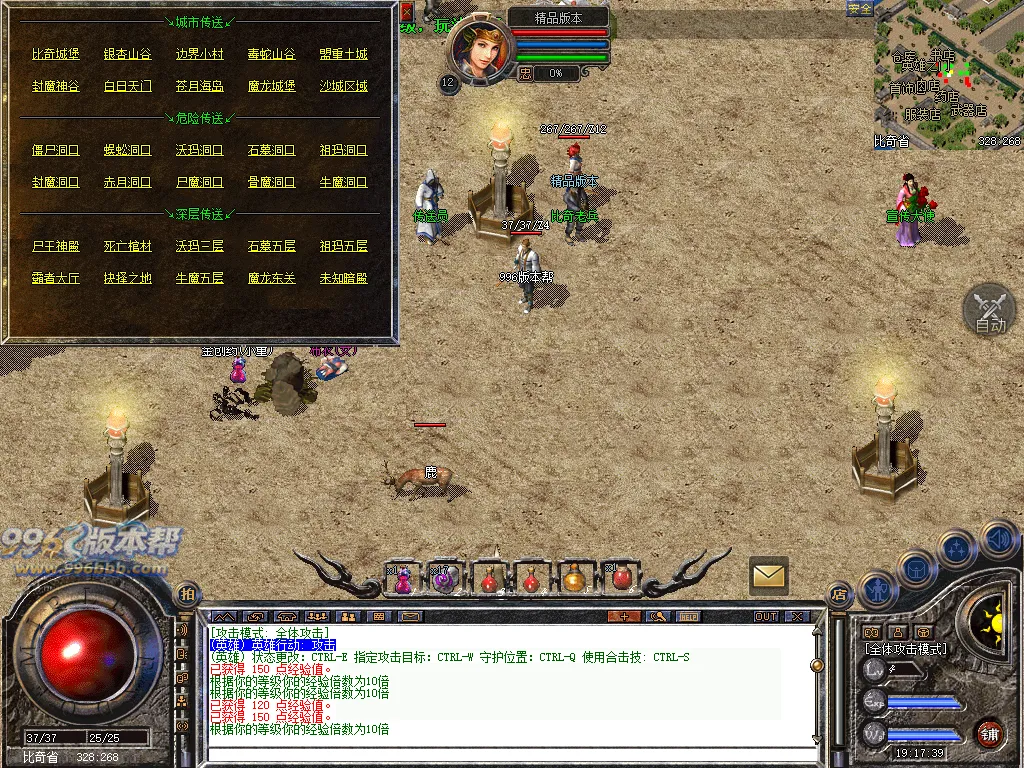This screenshot has width=1024, height=768.
Task: Open the 店 shop button
Action: [x=838, y=594]
